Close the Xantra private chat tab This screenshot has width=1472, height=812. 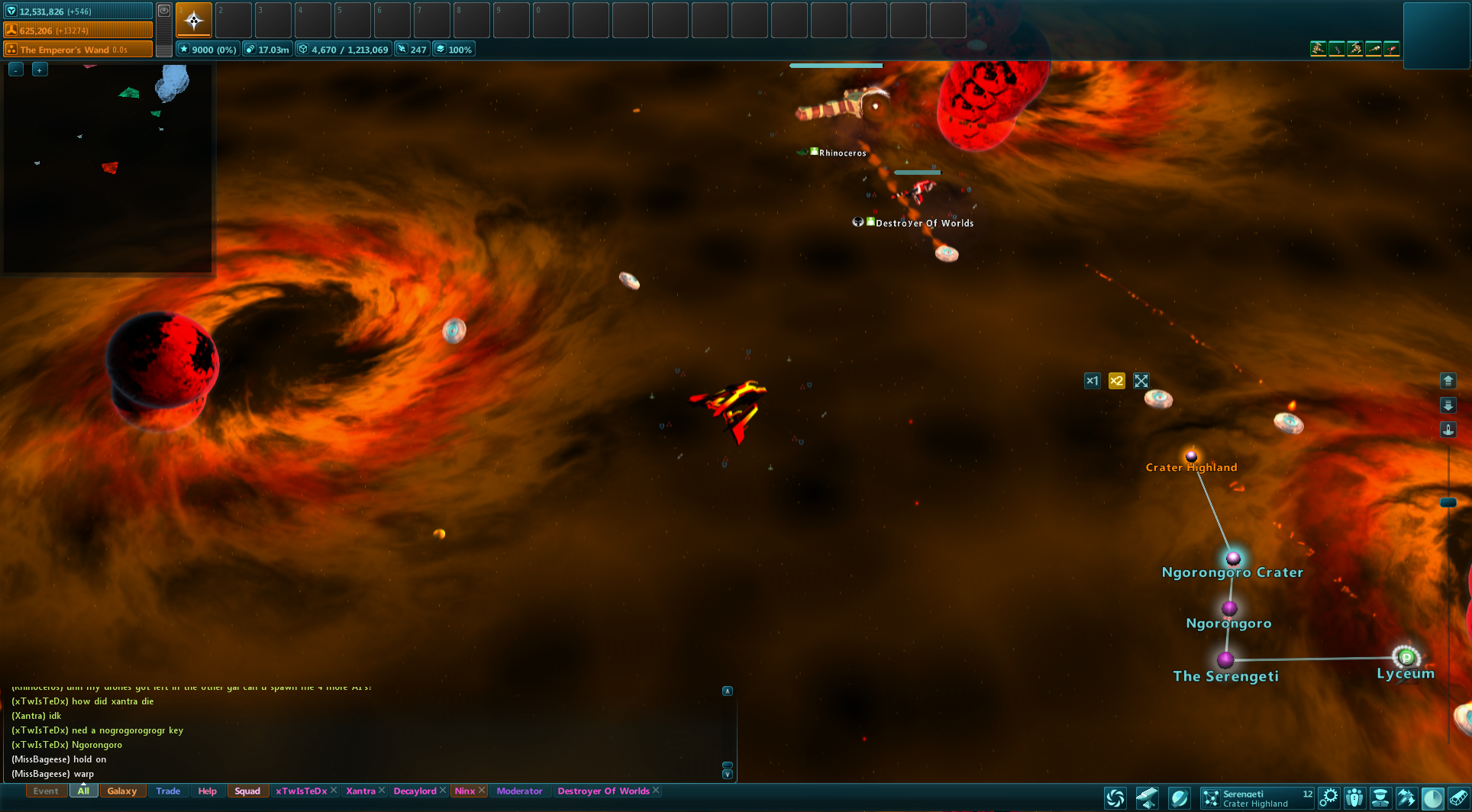pyautogui.click(x=382, y=791)
